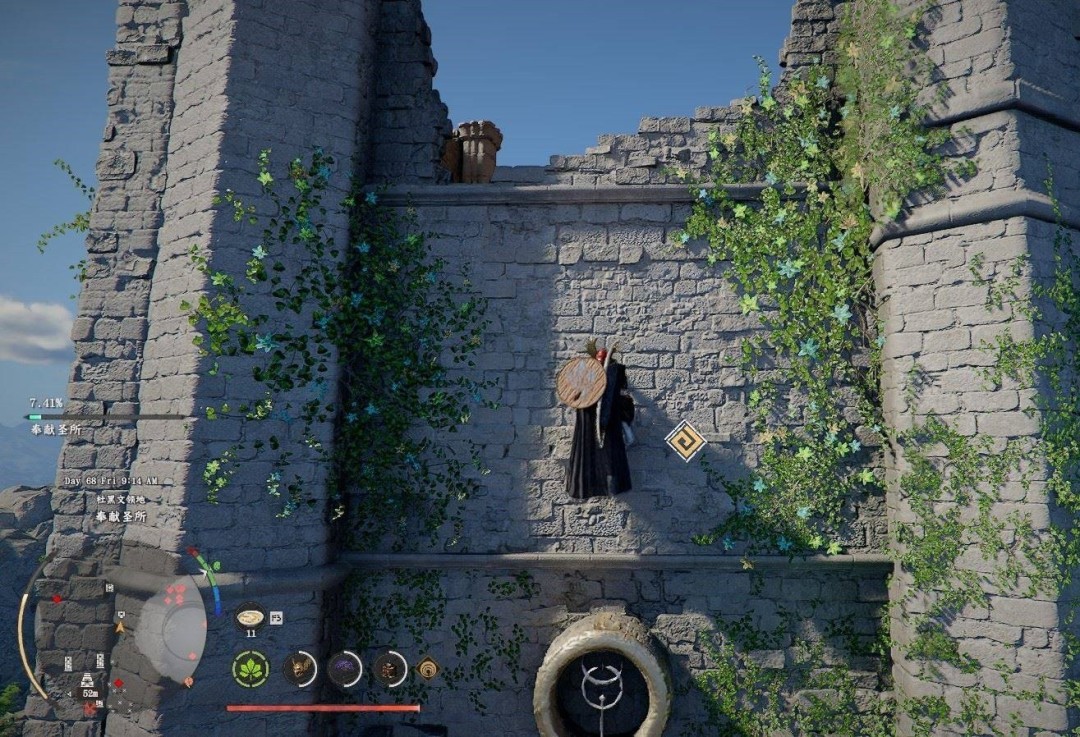Select the orange player arrow on minimap
This screenshot has width=1080, height=737.
click(121, 627)
